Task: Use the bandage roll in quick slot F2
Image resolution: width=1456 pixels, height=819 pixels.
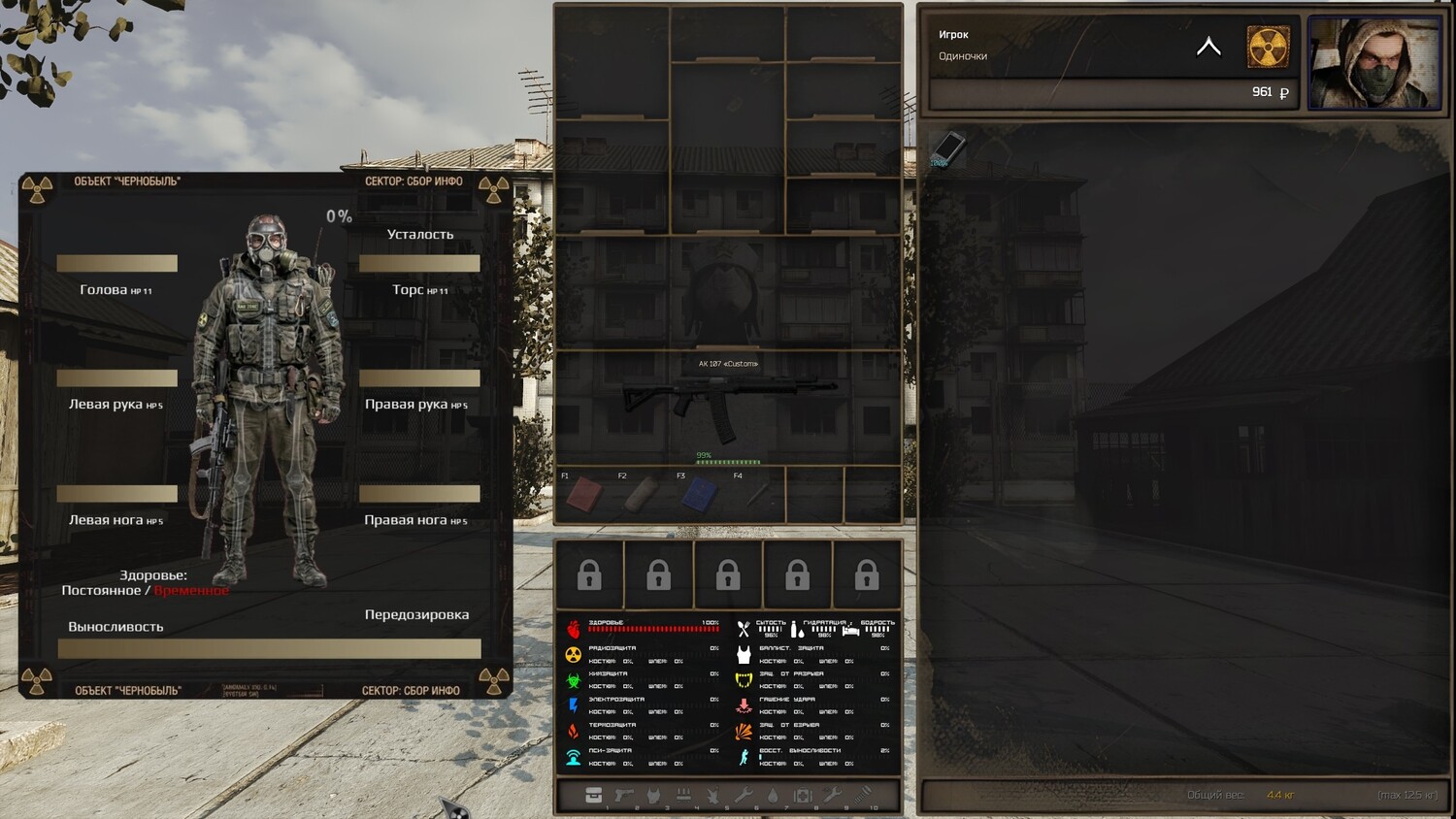Action: [x=641, y=496]
